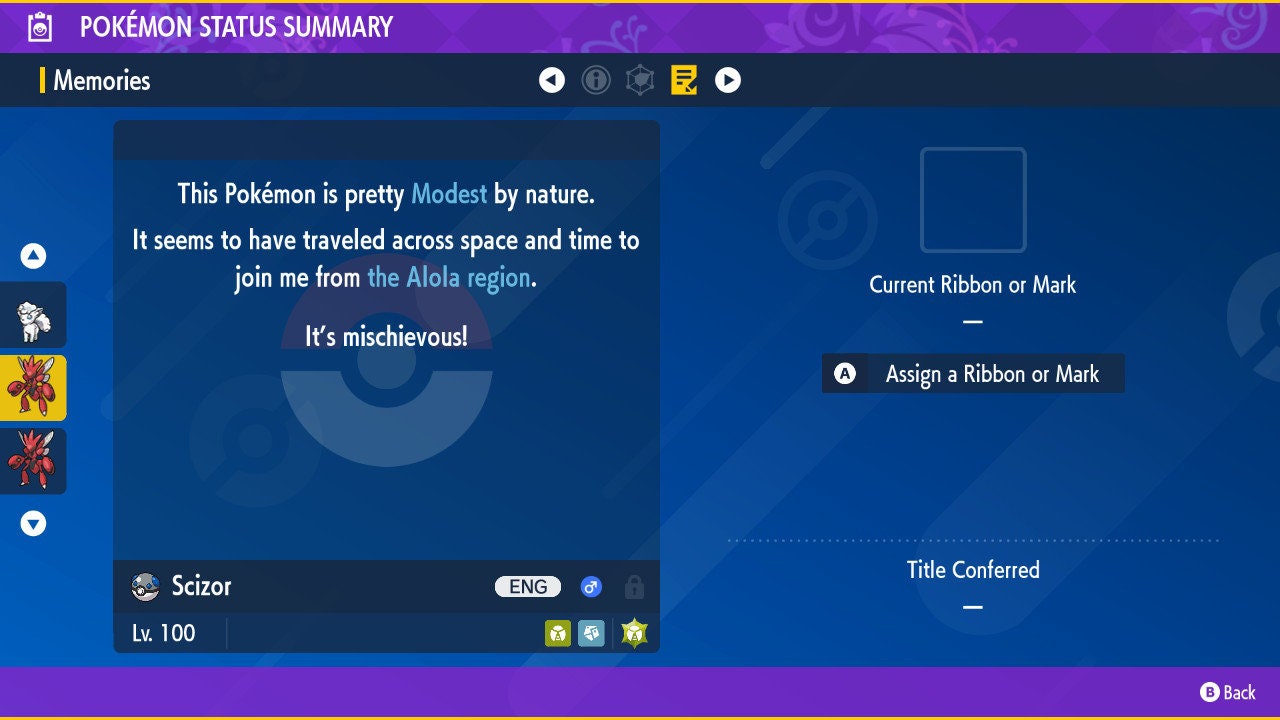The image size is (1280, 720).
Task: Advance to the next summary page arrow
Action: (x=728, y=80)
